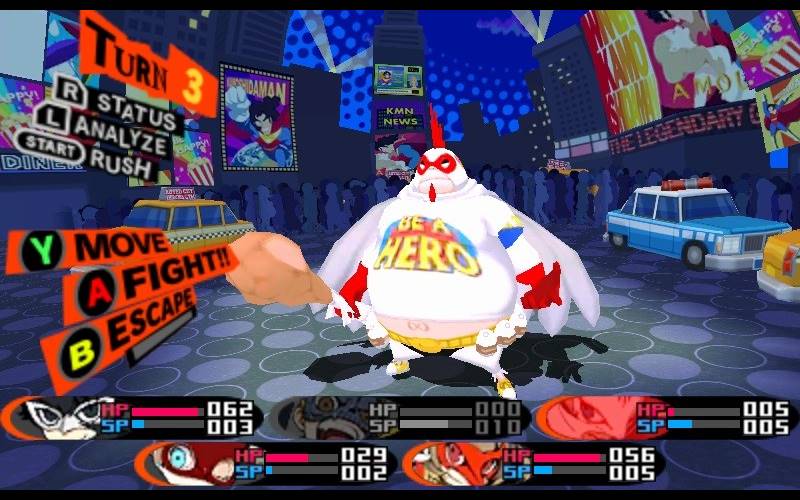Select the masked black-haired party leader portrait

(60, 418)
